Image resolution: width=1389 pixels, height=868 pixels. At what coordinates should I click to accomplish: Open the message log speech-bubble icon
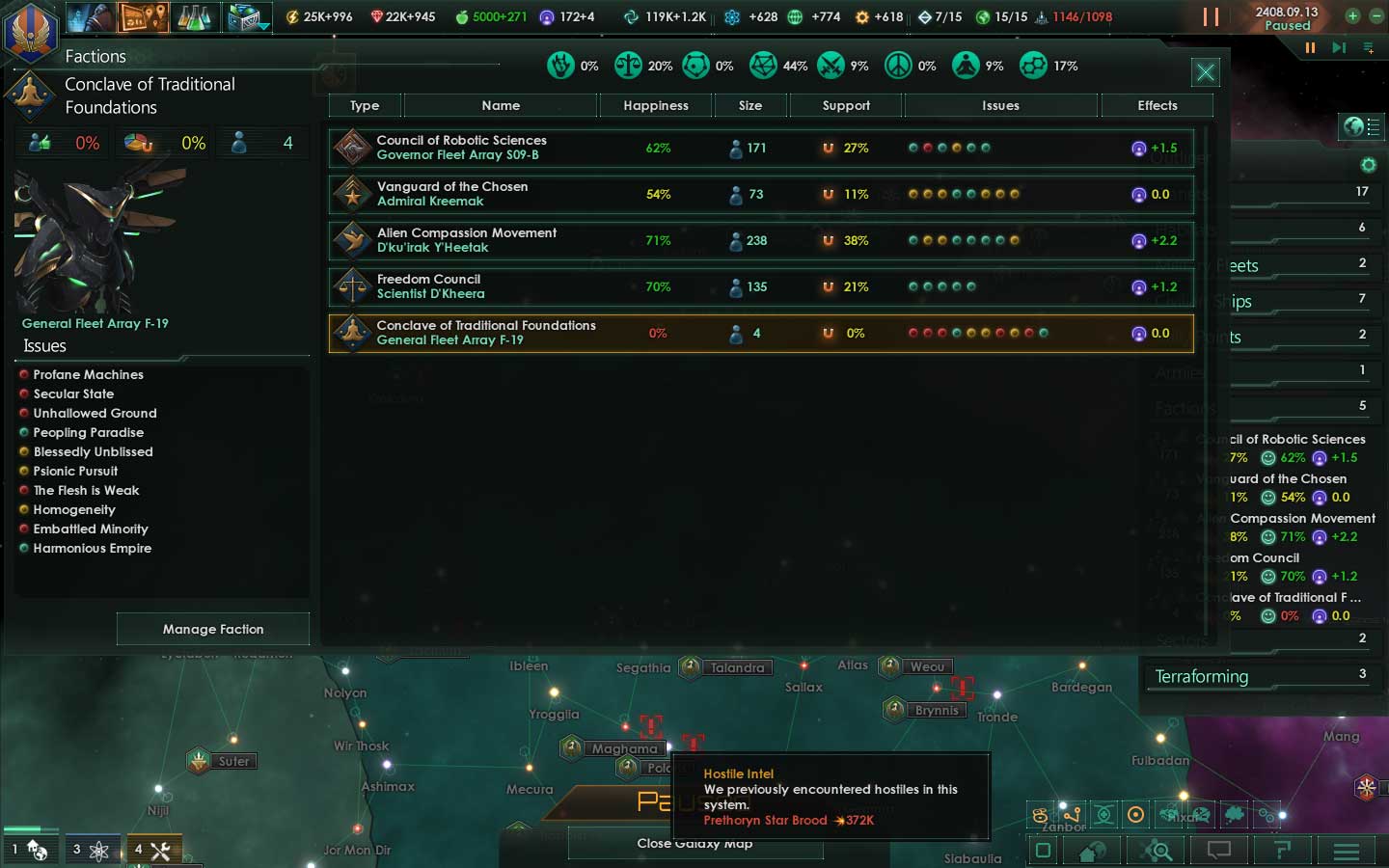click(1218, 851)
